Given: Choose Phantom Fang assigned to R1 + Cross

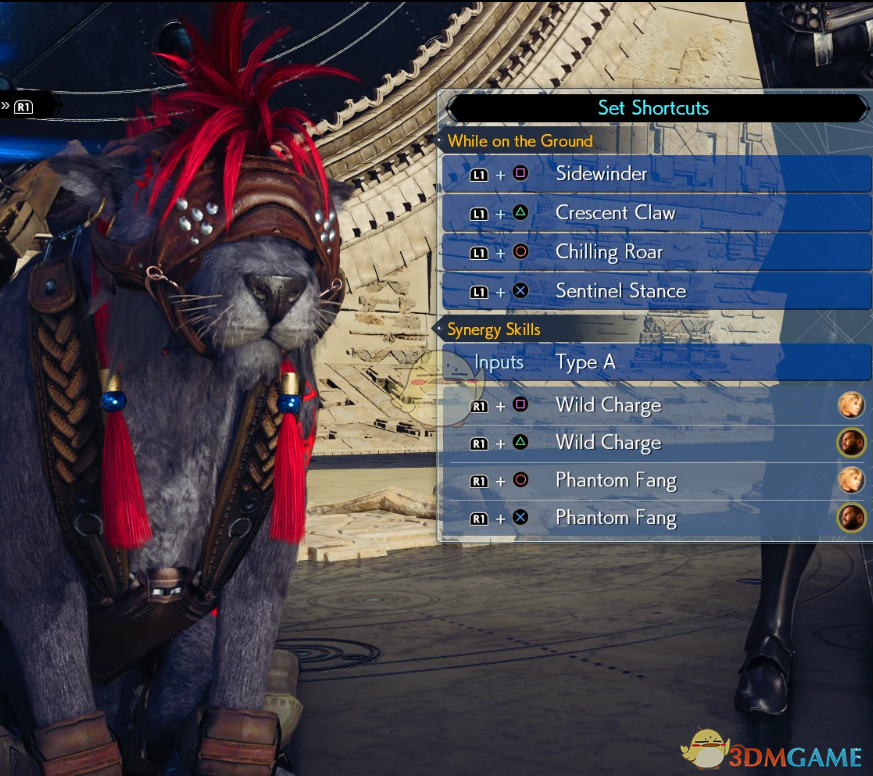Looking at the screenshot, I should pyautogui.click(x=656, y=518).
